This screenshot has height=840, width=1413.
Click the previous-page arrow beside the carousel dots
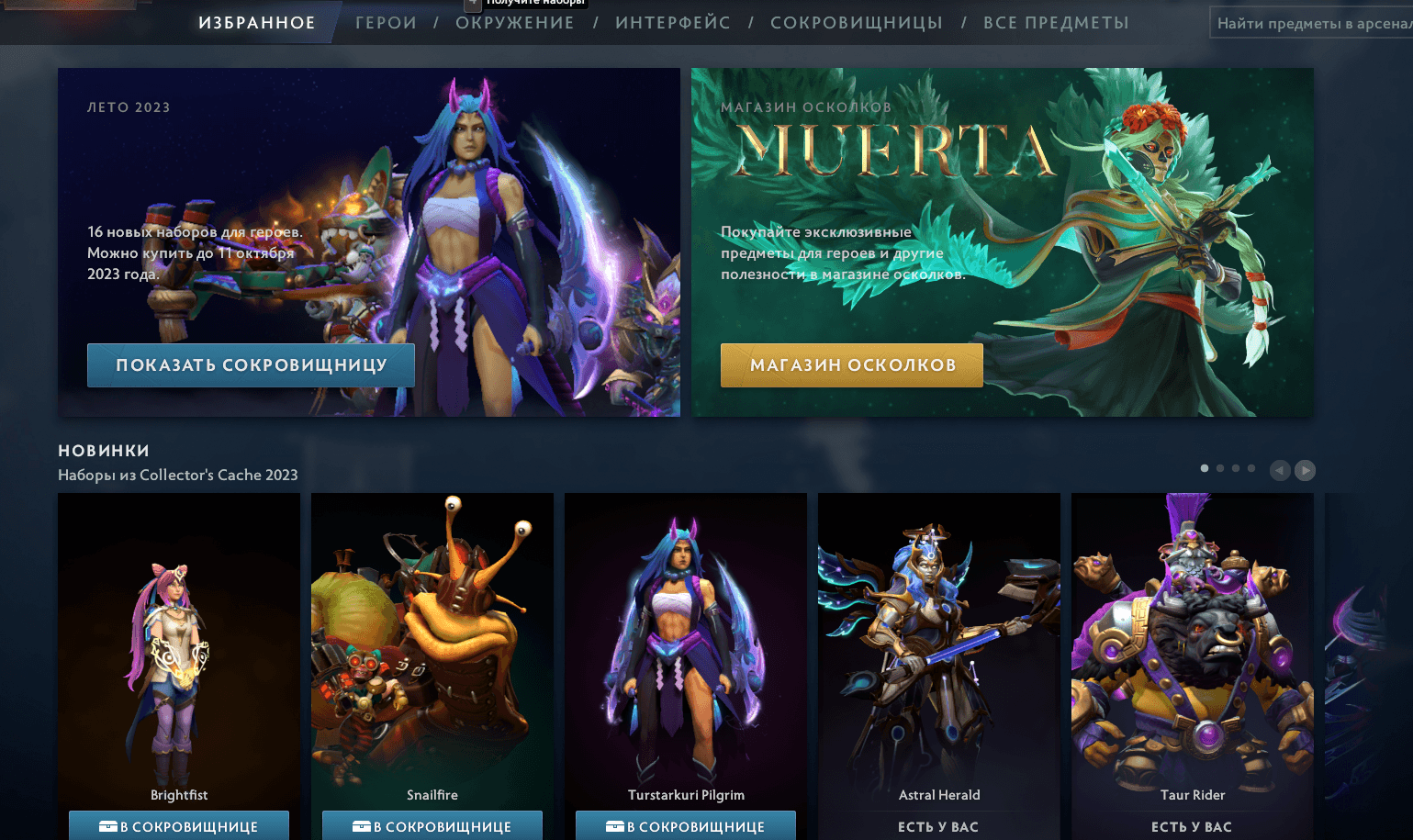[x=1280, y=470]
